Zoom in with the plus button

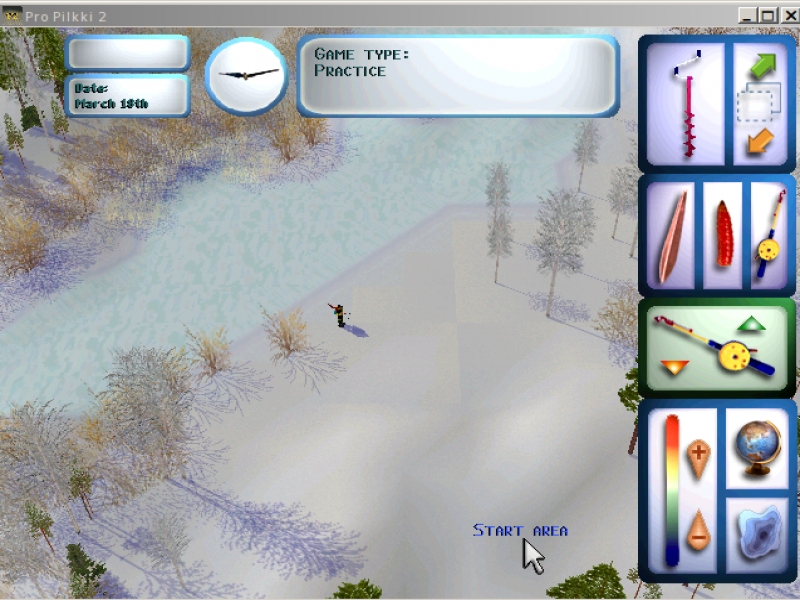coord(698,454)
